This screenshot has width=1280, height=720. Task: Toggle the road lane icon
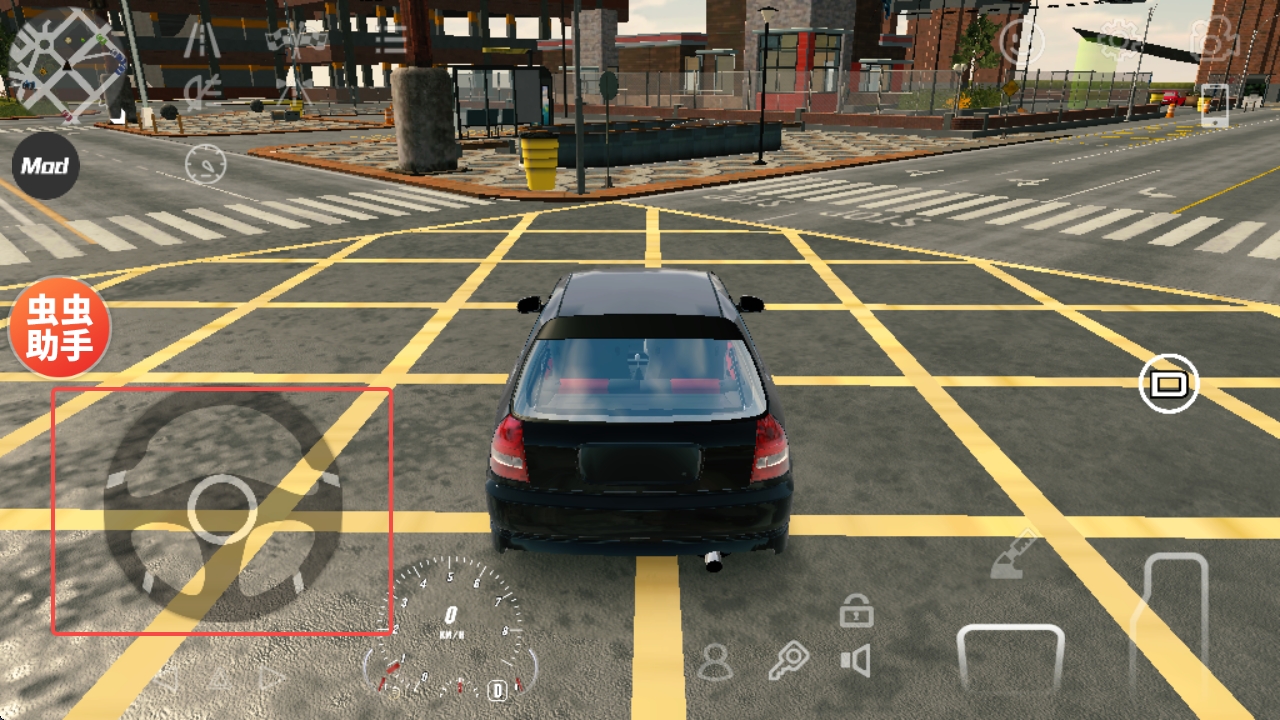(x=203, y=40)
